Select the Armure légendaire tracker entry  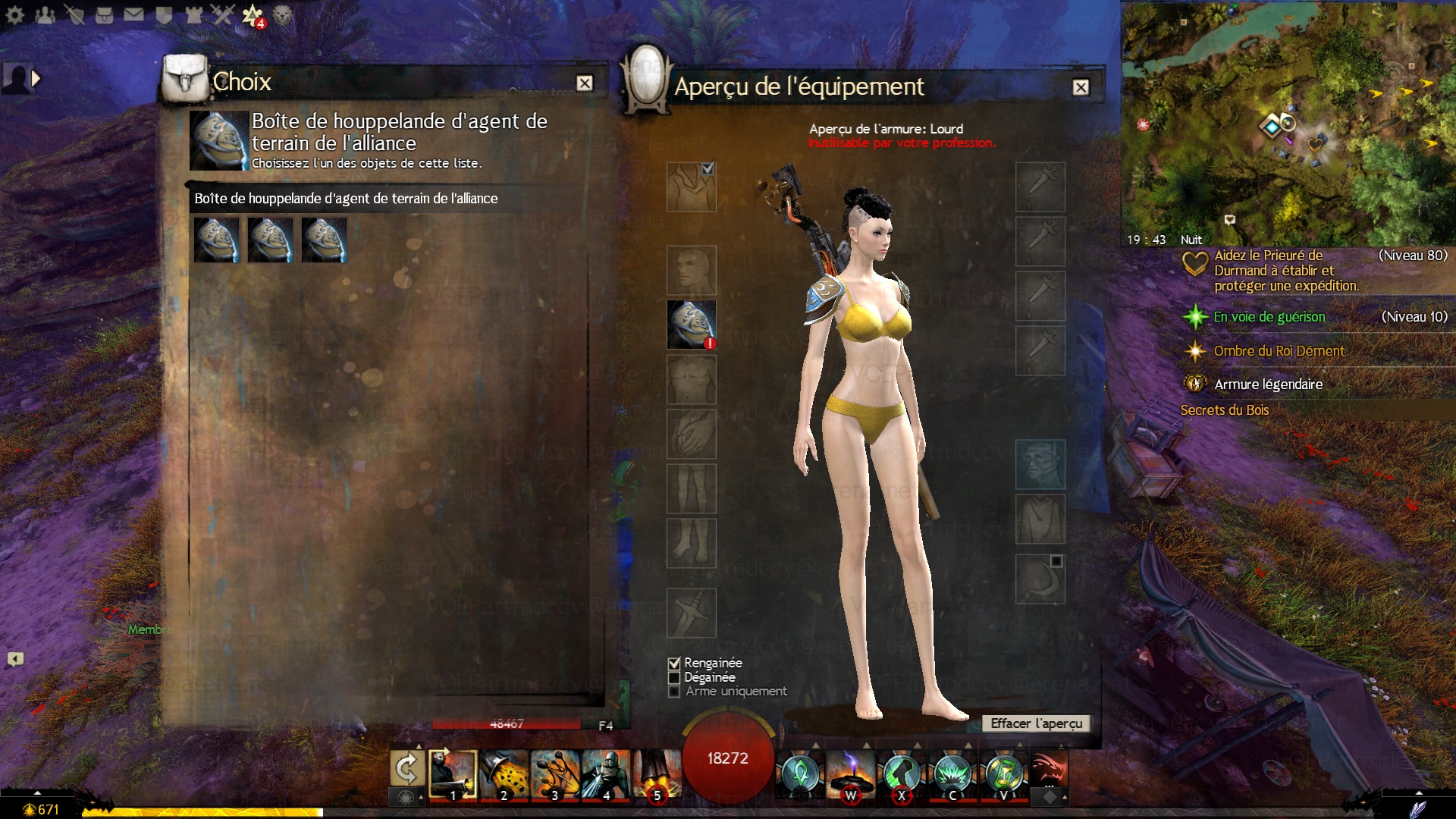1268,384
